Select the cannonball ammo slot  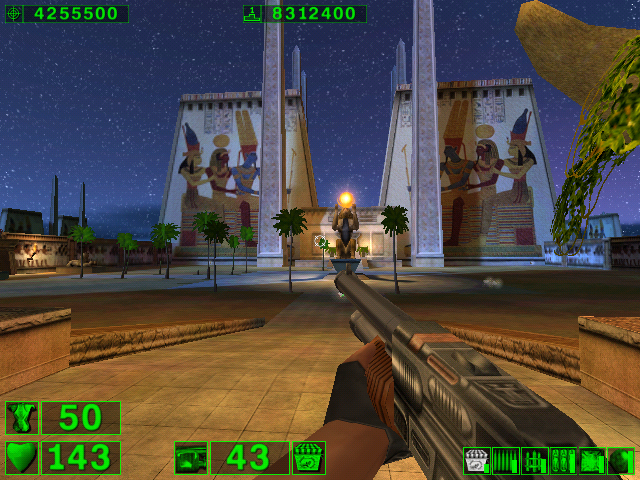click(620, 461)
